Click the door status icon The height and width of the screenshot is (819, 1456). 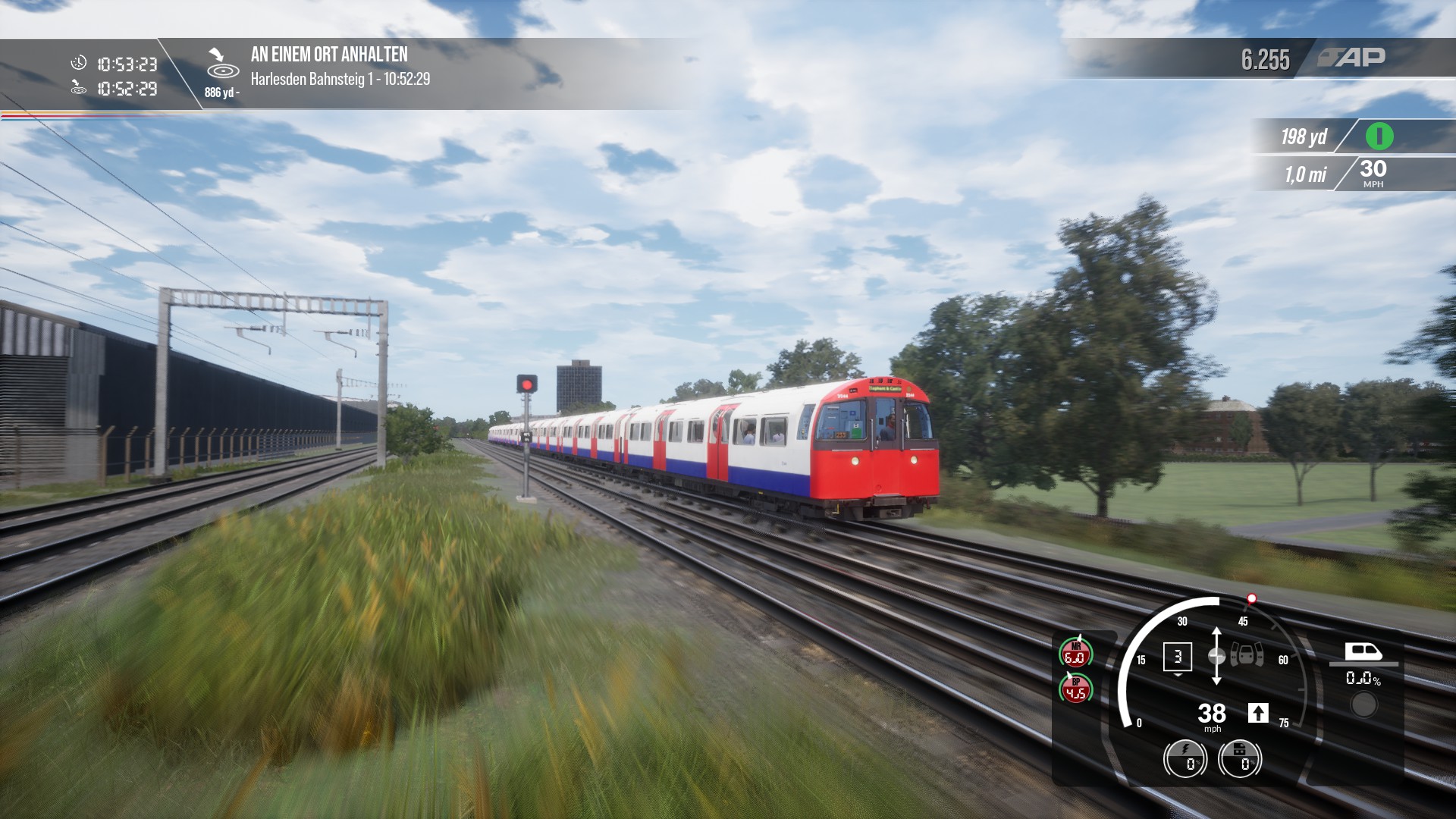1246,654
